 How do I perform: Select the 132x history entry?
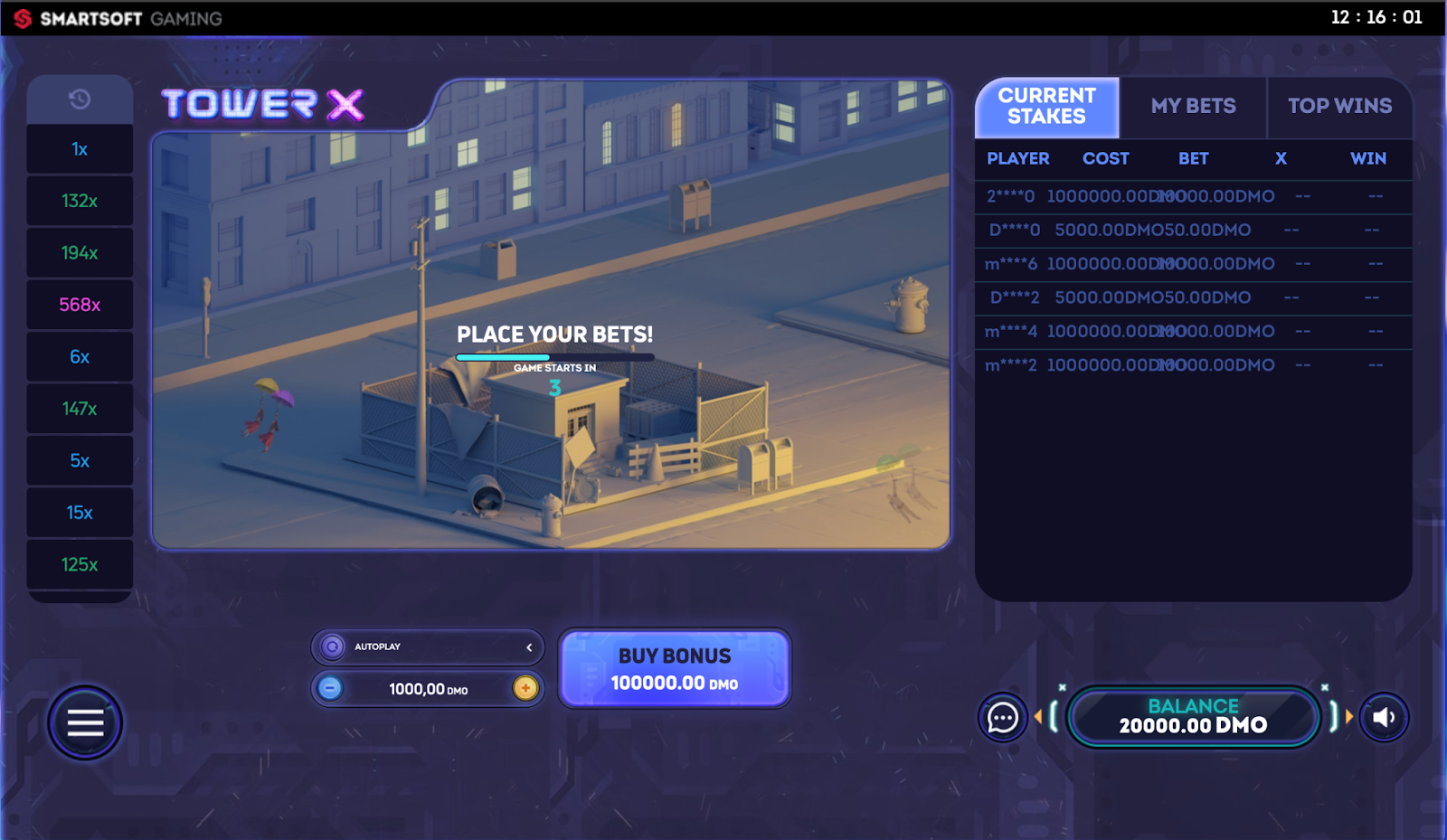tap(80, 201)
